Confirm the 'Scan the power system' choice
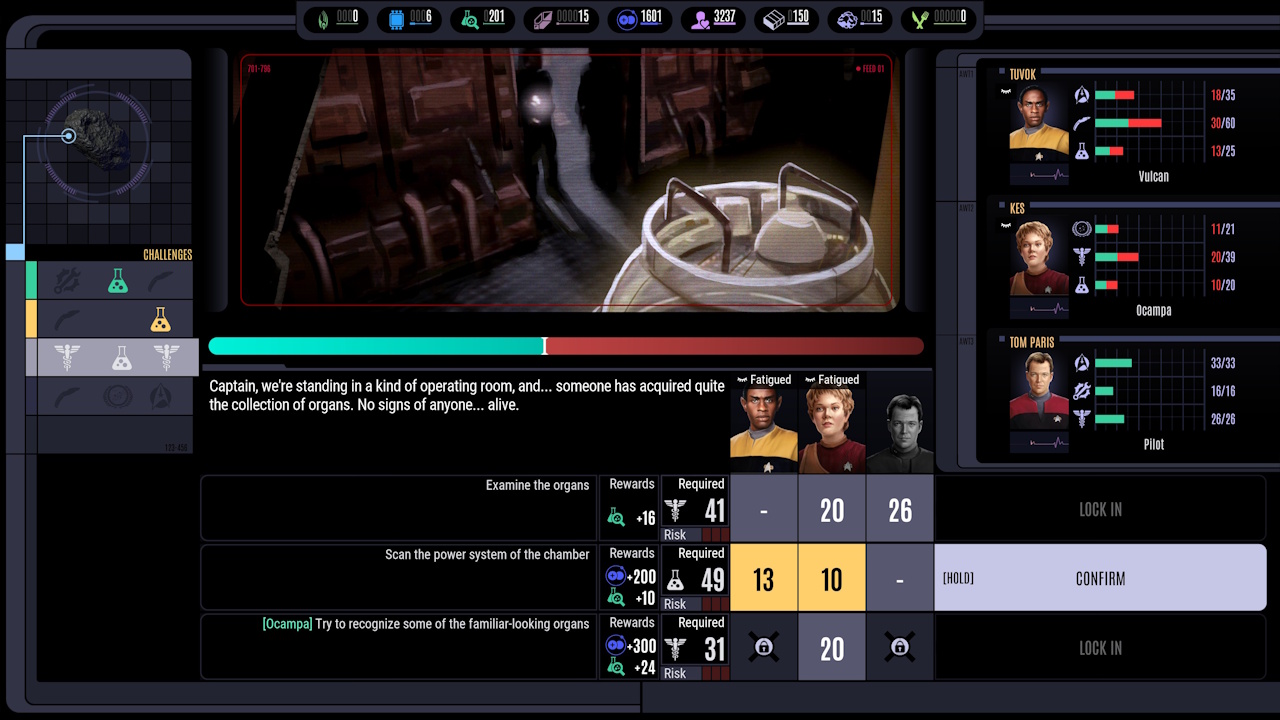The image size is (1280, 720). tap(1100, 578)
